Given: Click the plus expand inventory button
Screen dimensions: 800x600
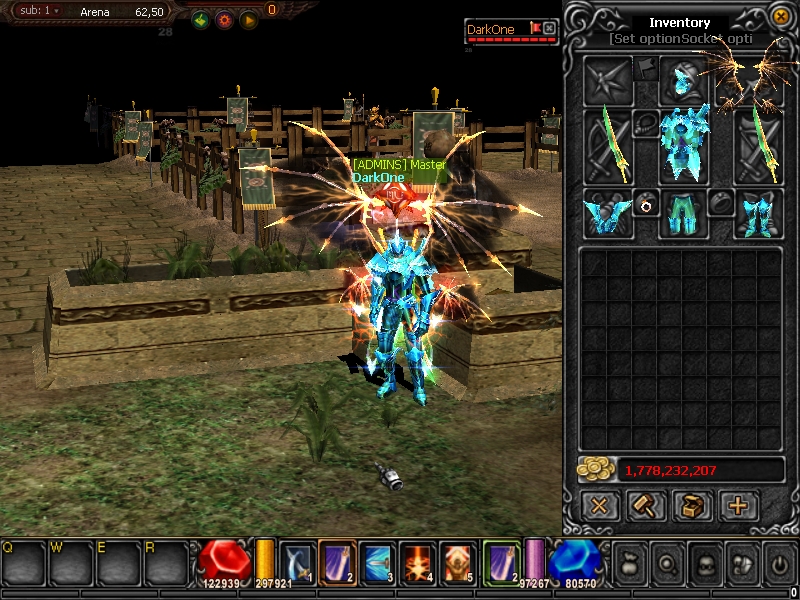Looking at the screenshot, I should (x=738, y=506).
